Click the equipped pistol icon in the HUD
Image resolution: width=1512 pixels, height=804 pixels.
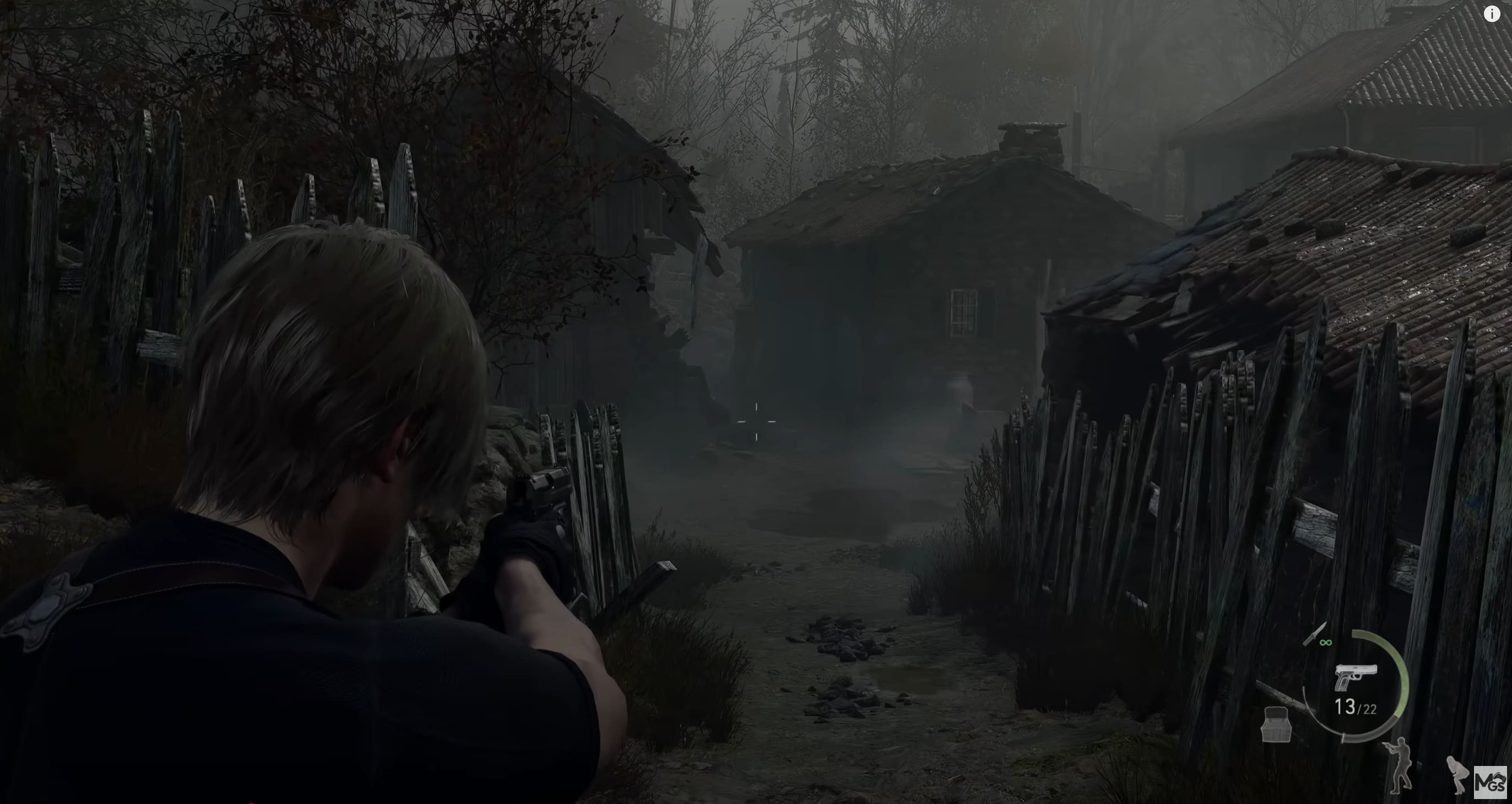point(1357,676)
